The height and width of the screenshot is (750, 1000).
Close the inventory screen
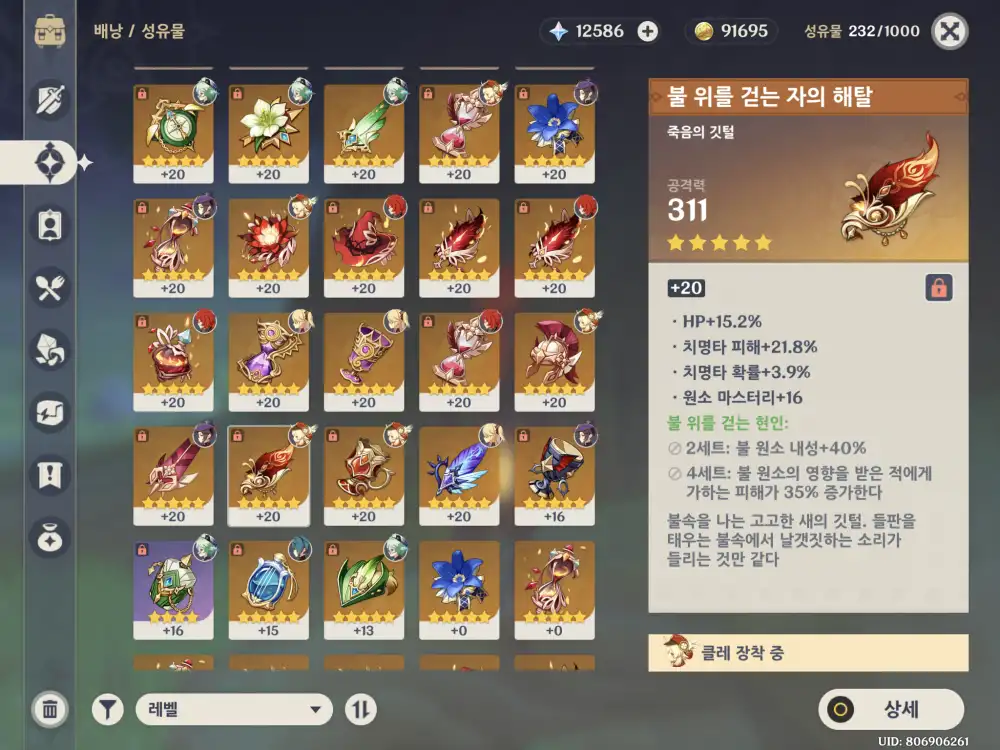949,31
